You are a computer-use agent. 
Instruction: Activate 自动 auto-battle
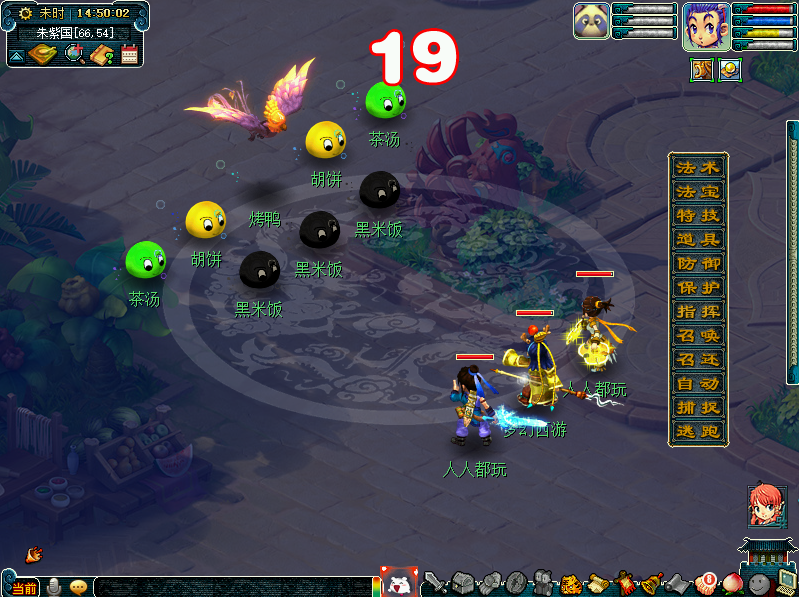pos(698,383)
